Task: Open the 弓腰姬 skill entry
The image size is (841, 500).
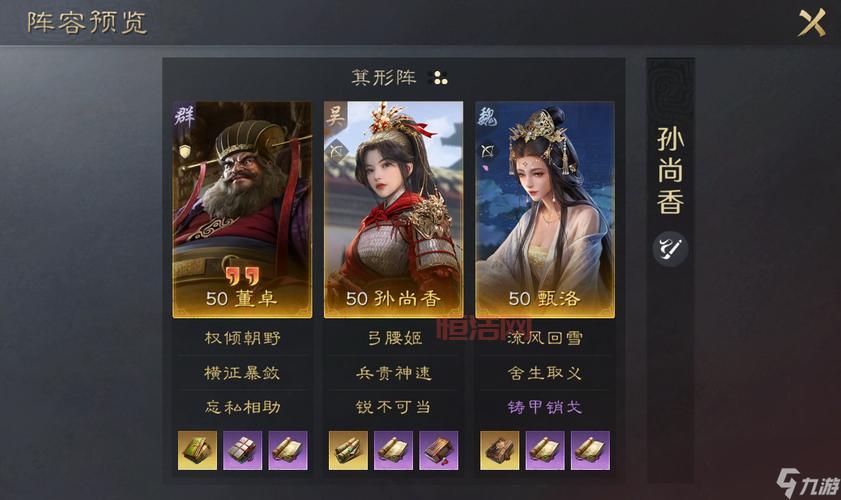Action: [x=393, y=339]
